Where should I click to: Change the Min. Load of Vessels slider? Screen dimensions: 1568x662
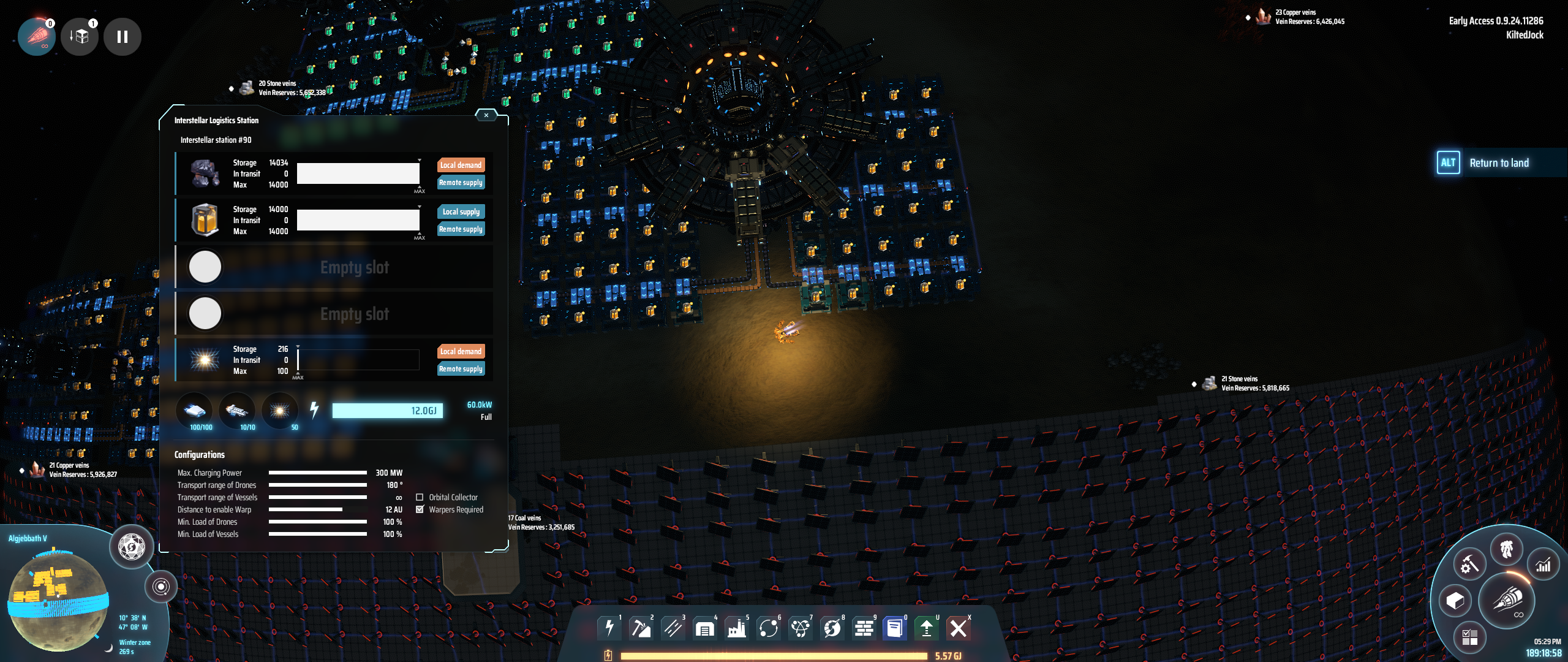pos(317,534)
